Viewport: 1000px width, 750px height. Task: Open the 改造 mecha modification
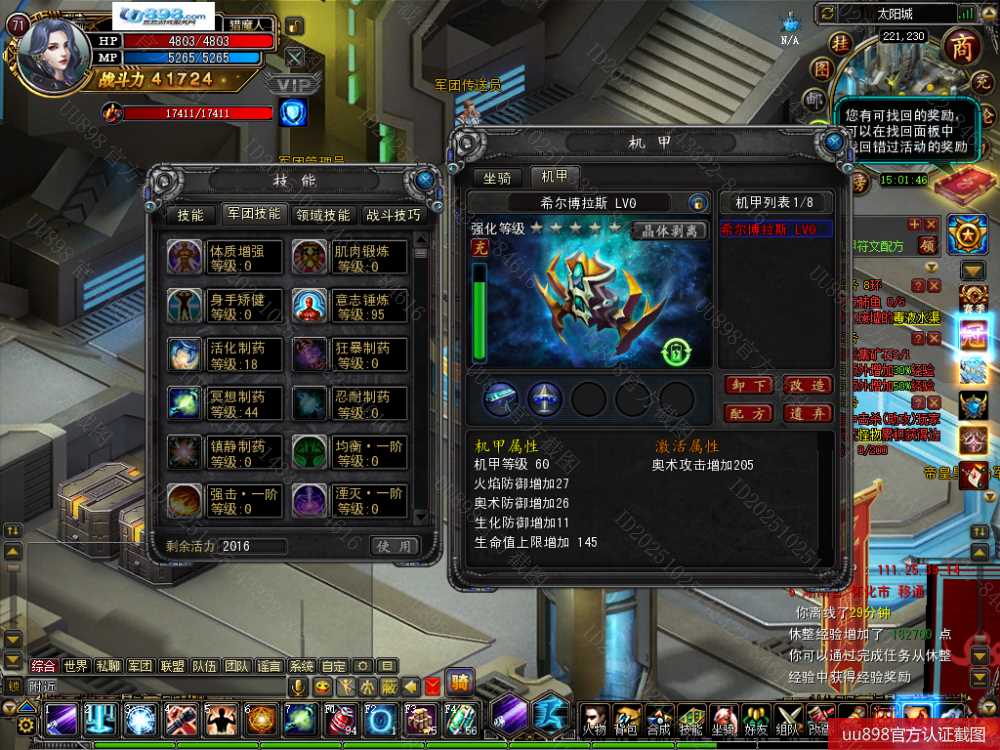pyautogui.click(x=806, y=386)
